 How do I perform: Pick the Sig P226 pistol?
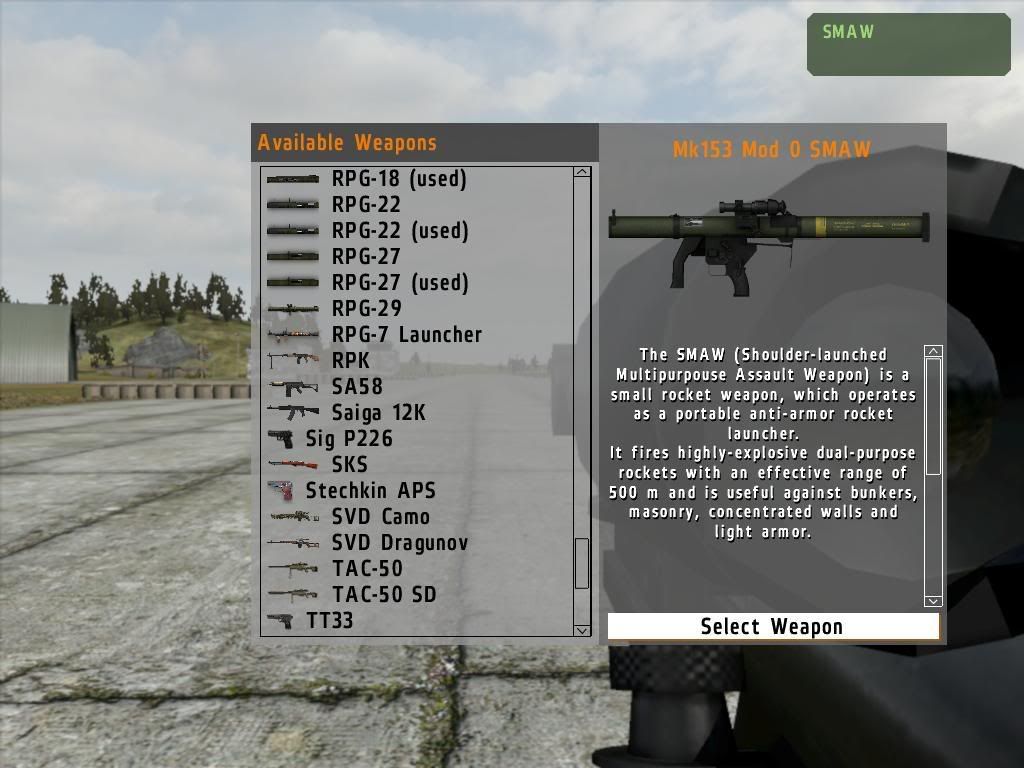349,439
